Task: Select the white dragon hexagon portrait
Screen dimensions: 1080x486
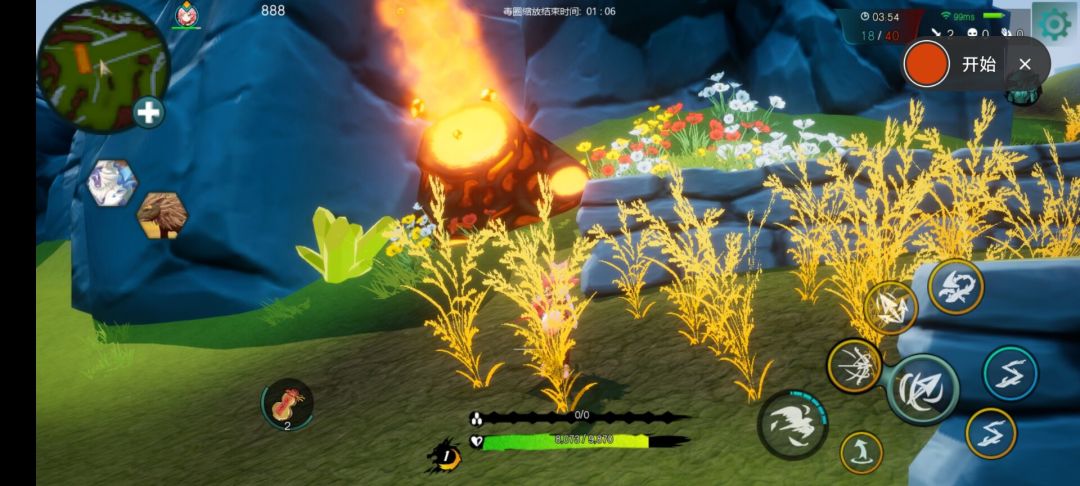Action: point(112,184)
